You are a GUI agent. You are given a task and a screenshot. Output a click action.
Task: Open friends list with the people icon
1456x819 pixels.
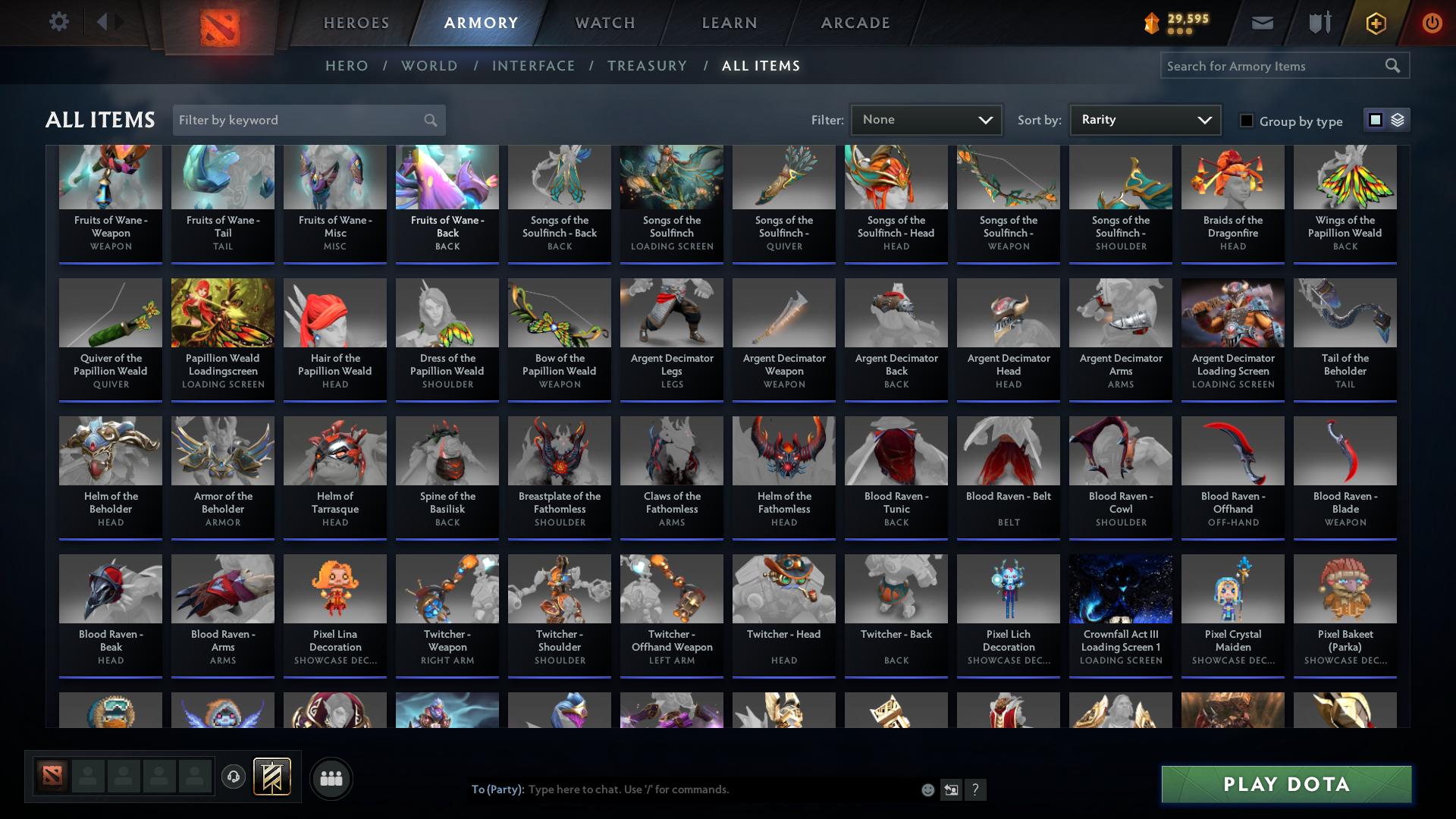pyautogui.click(x=331, y=778)
